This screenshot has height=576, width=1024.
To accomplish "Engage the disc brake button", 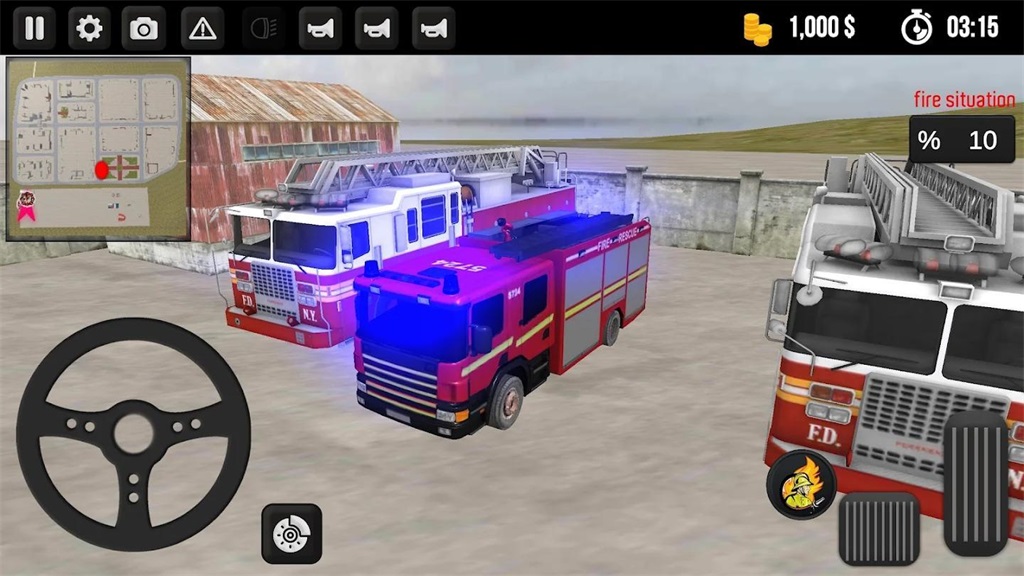I will (291, 534).
